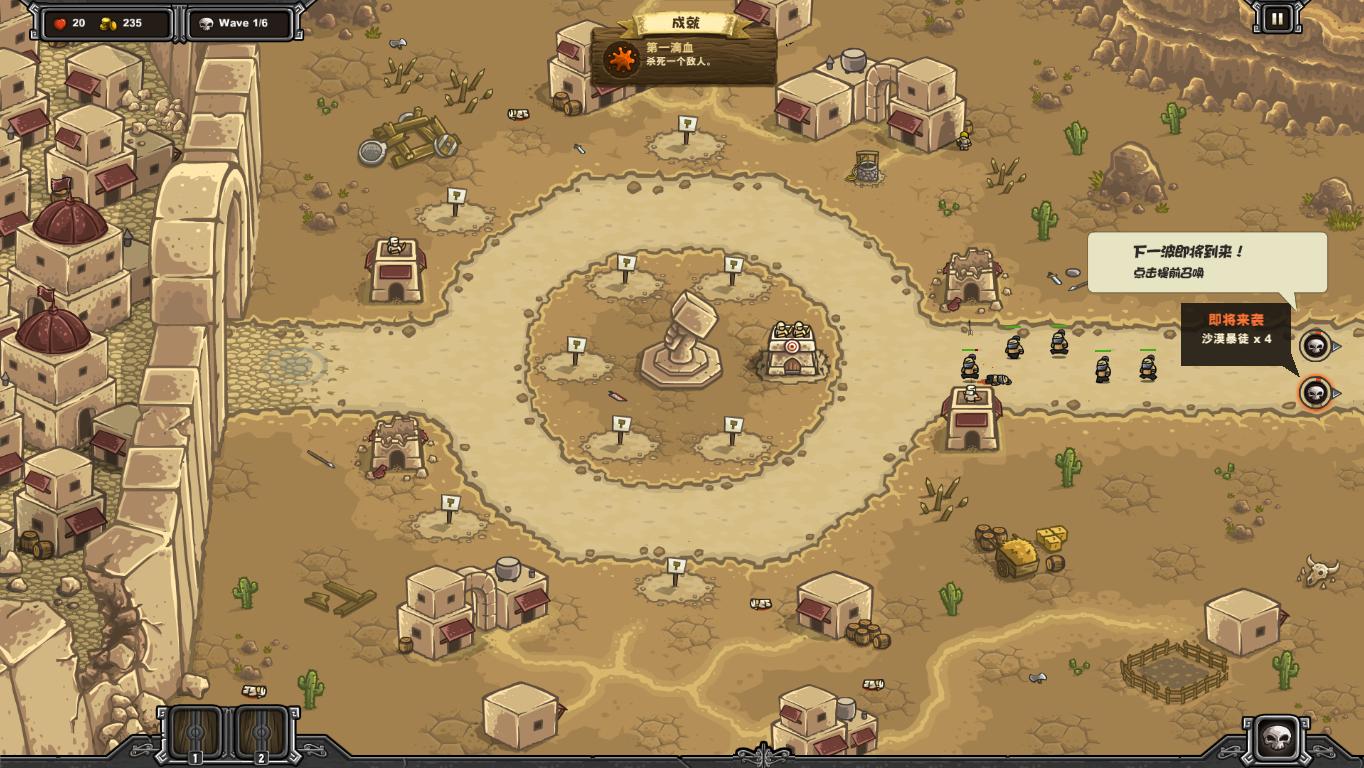Select the shuttered power slot numbered 1
The width and height of the screenshot is (1364, 768).
pos(196,733)
